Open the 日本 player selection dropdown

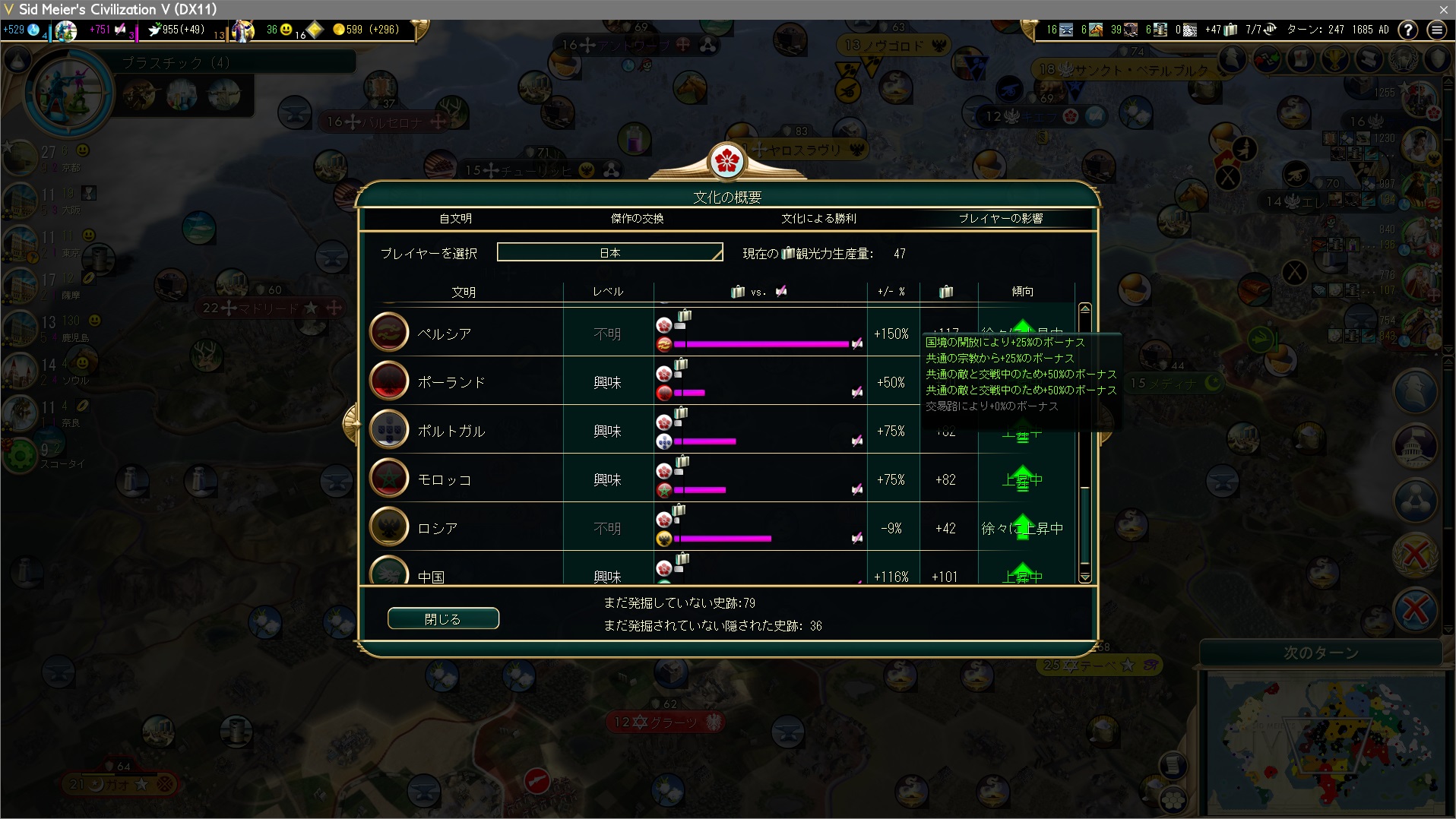[609, 252]
